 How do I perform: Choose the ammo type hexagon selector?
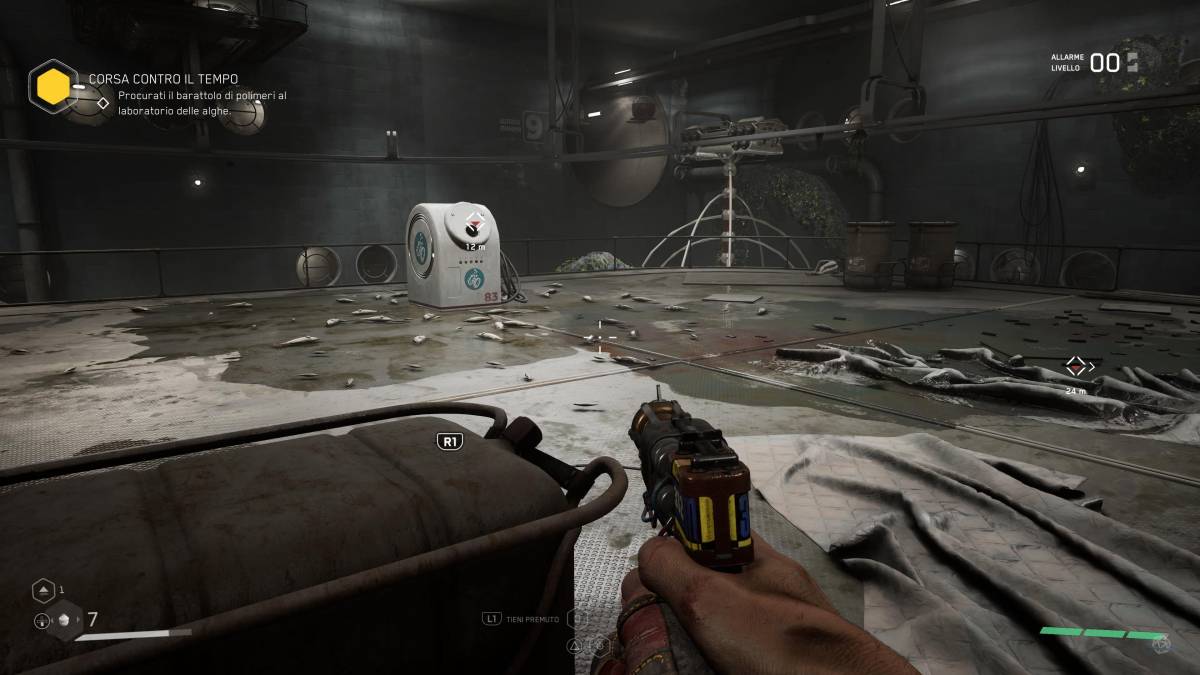point(65,620)
